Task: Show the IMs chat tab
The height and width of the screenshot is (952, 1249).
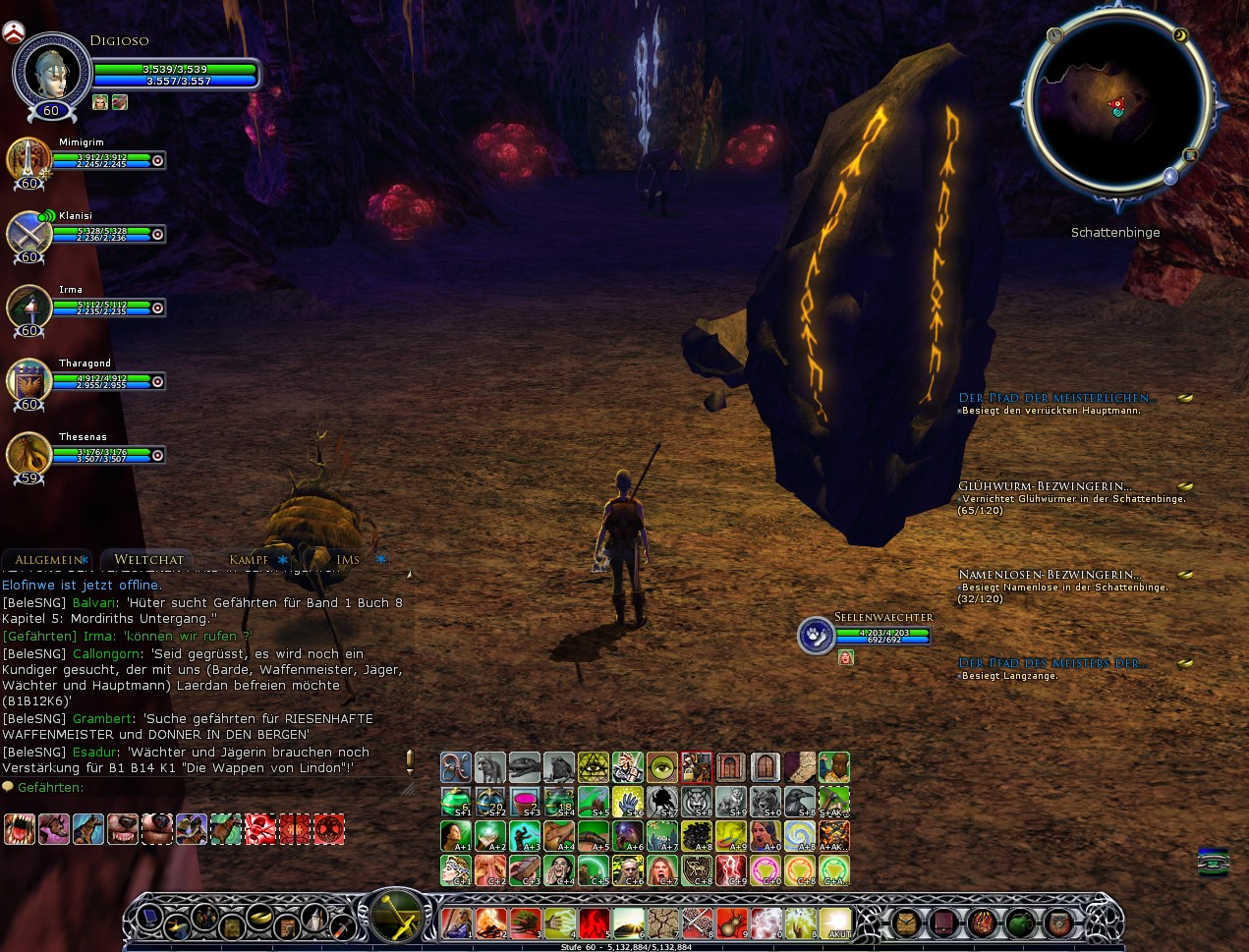Action: tap(348, 560)
